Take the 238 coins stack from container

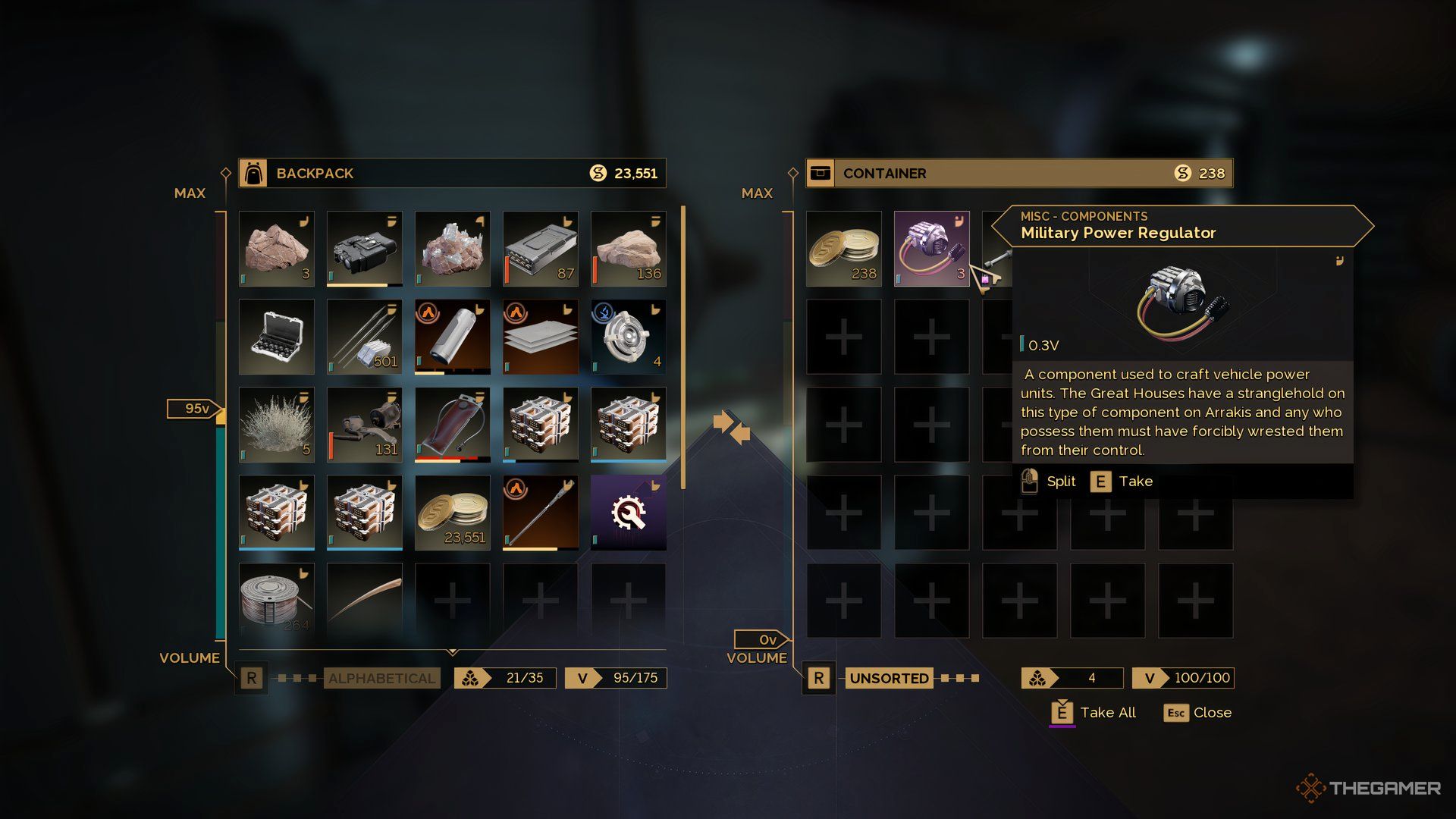(x=843, y=249)
